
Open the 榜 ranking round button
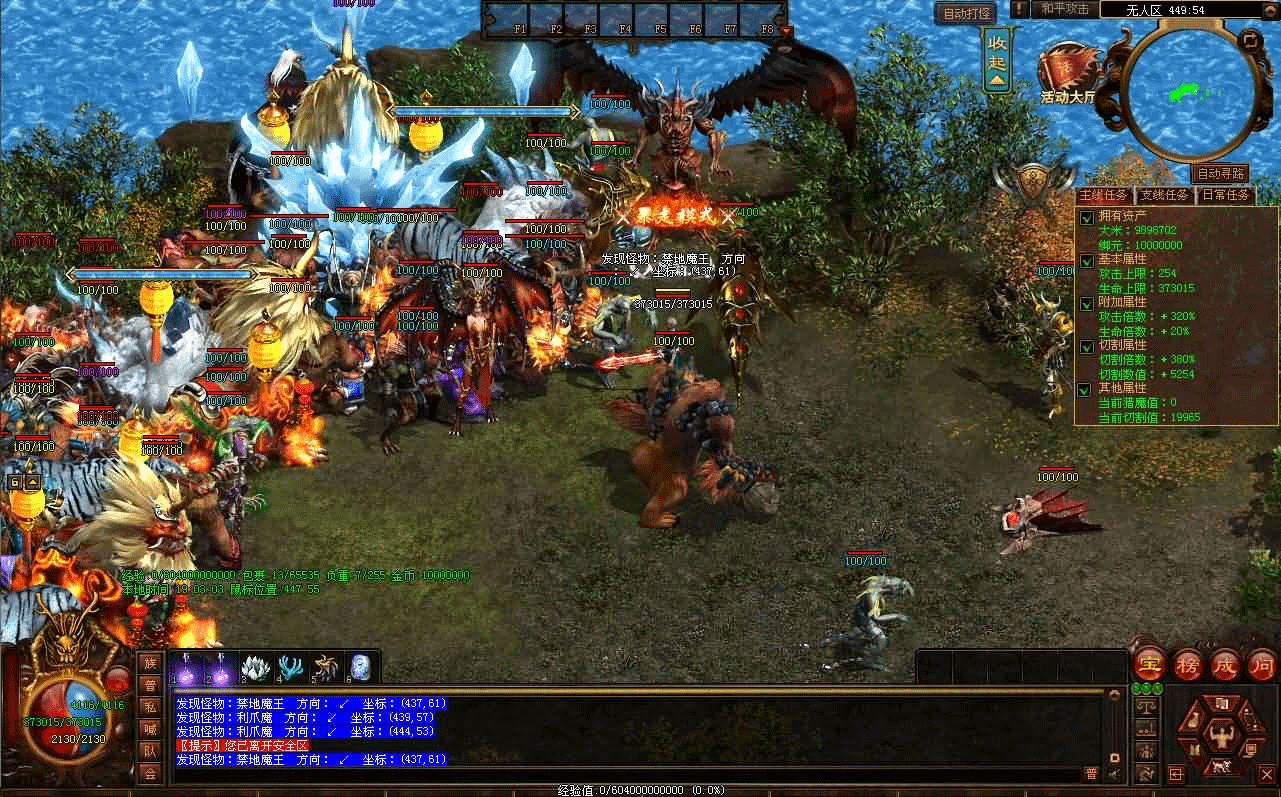point(1187,666)
